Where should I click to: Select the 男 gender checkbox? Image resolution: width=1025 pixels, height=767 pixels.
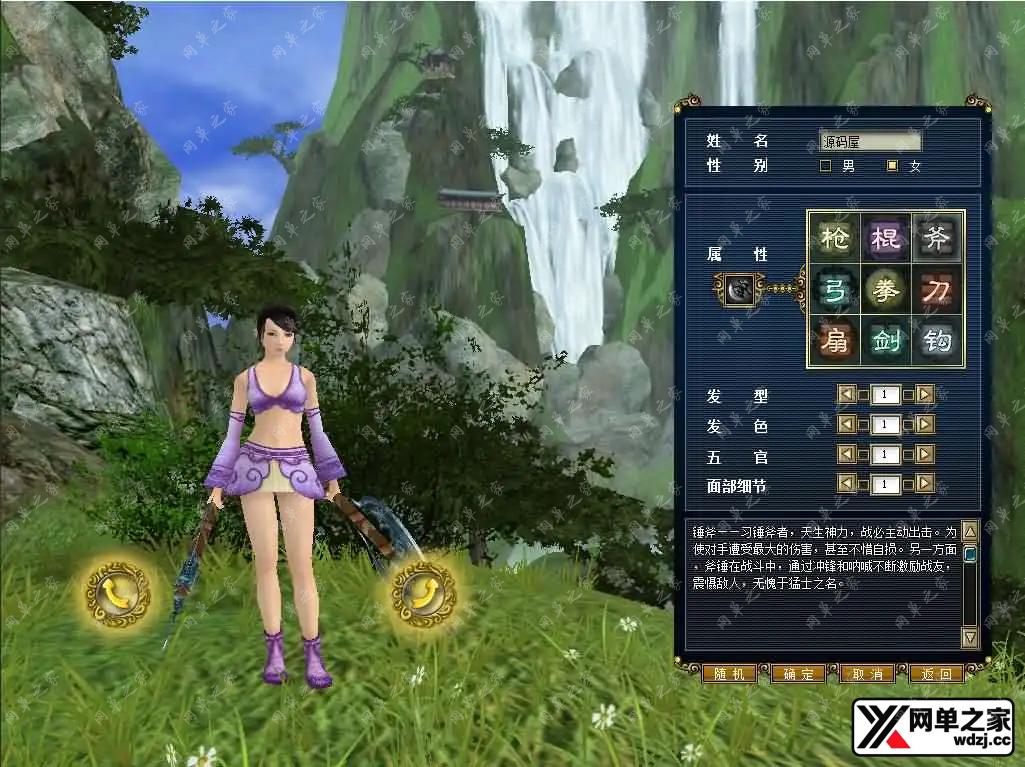[826, 166]
